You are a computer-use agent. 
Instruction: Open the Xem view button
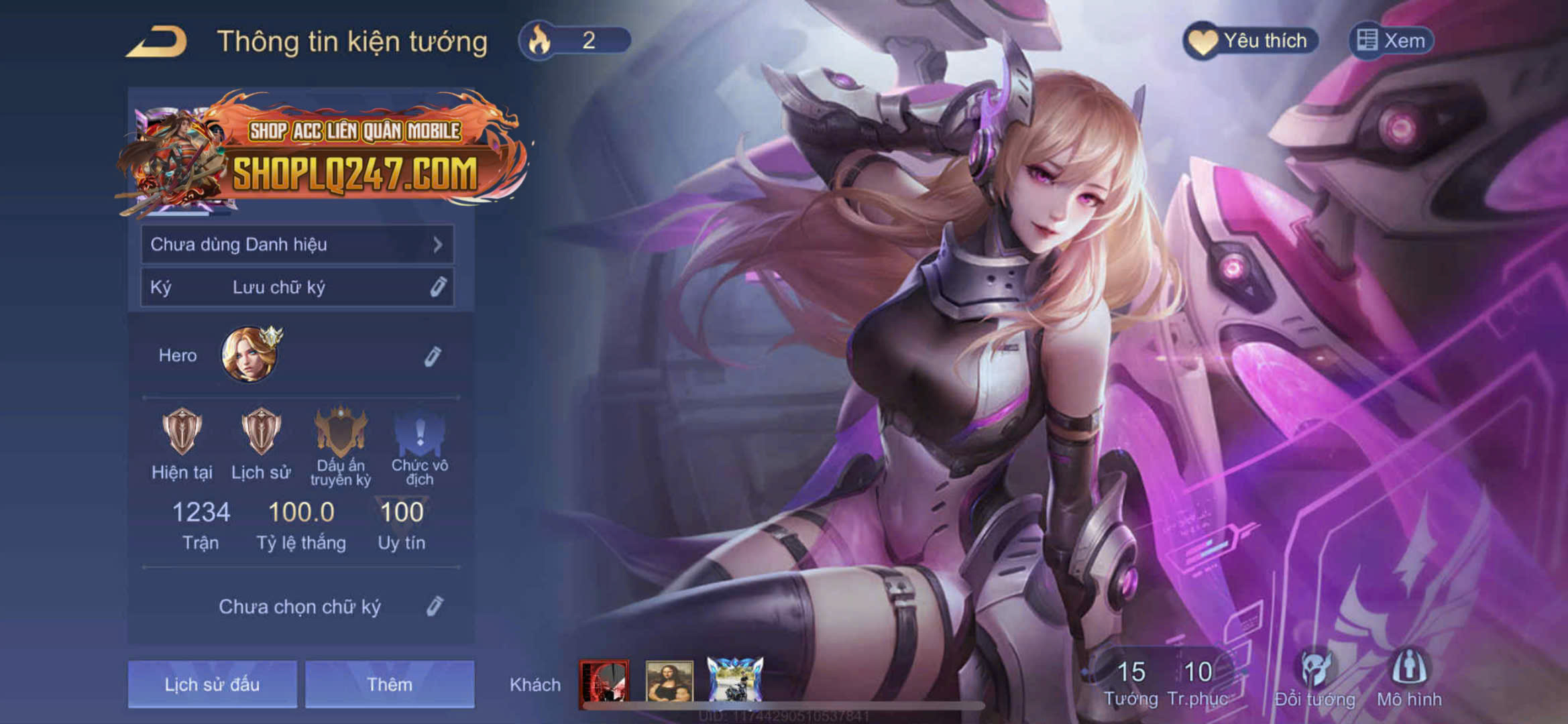tap(1391, 41)
